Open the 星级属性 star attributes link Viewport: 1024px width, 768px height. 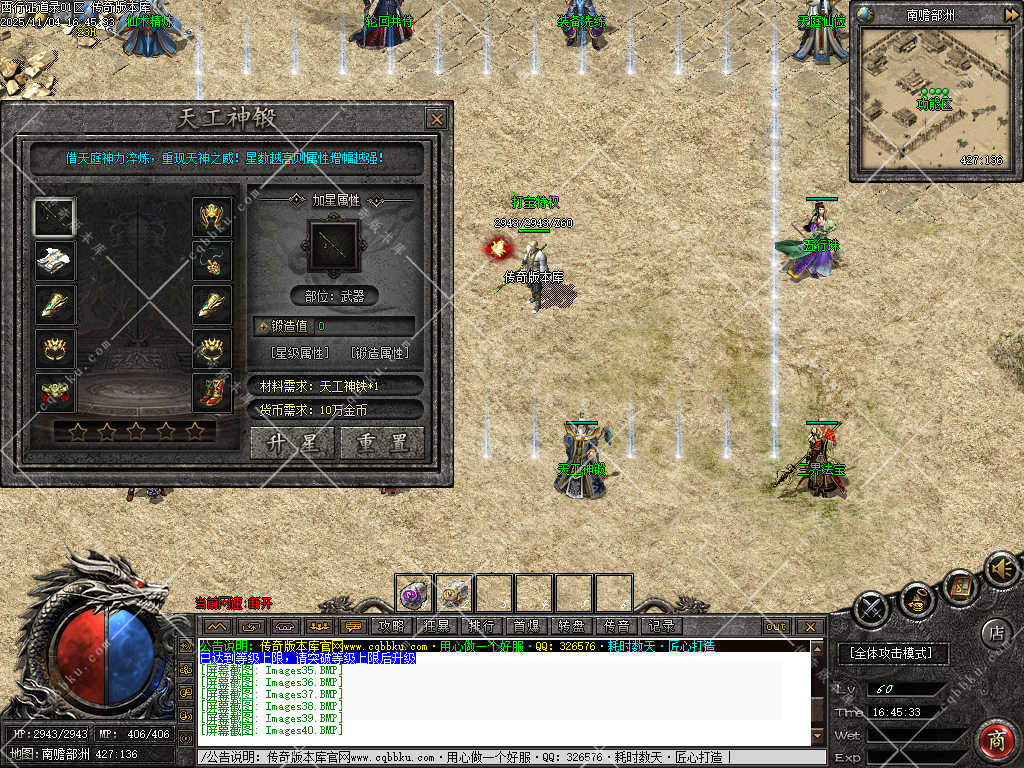click(300, 353)
